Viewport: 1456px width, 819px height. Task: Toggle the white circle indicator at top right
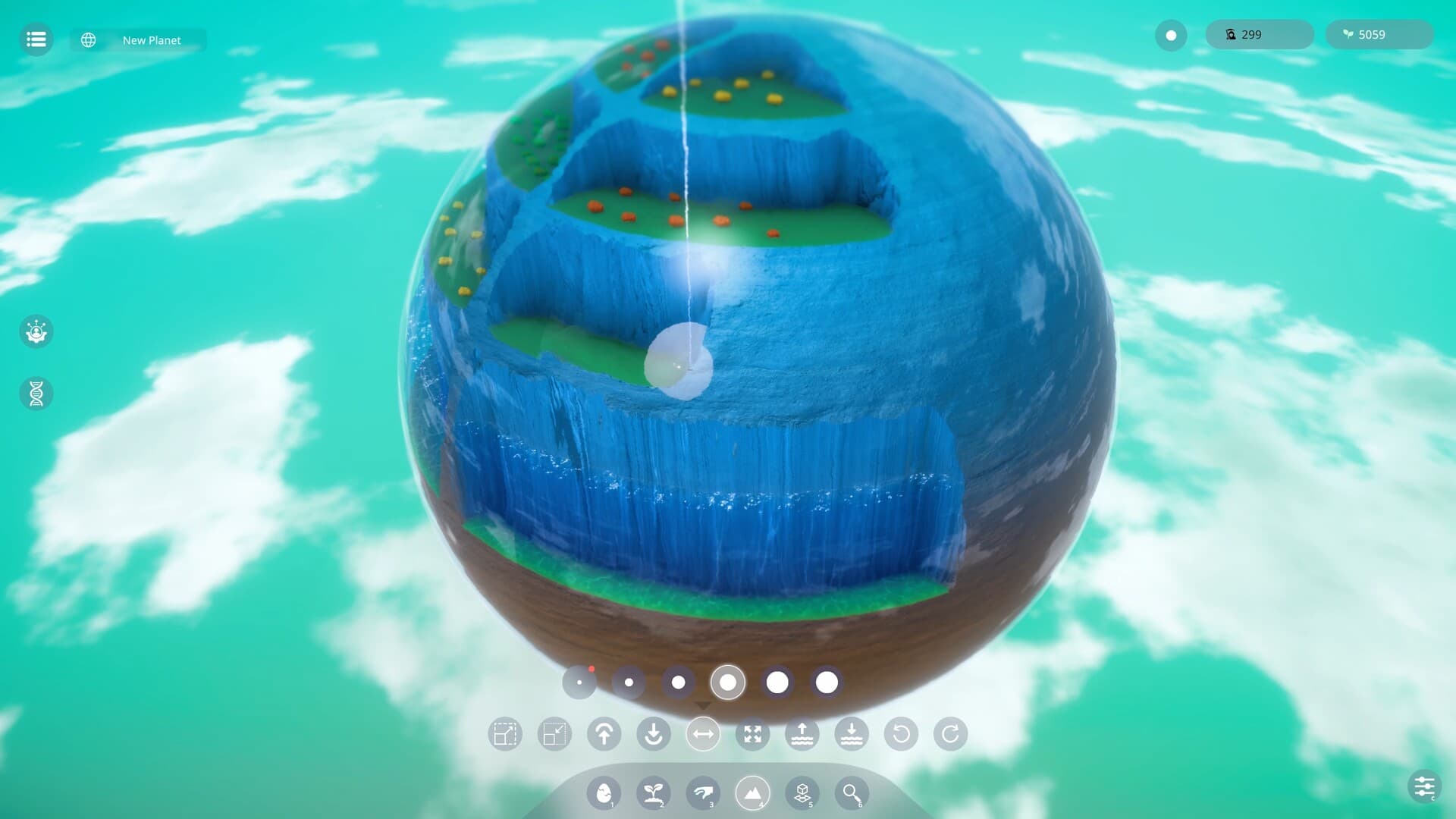(1171, 36)
